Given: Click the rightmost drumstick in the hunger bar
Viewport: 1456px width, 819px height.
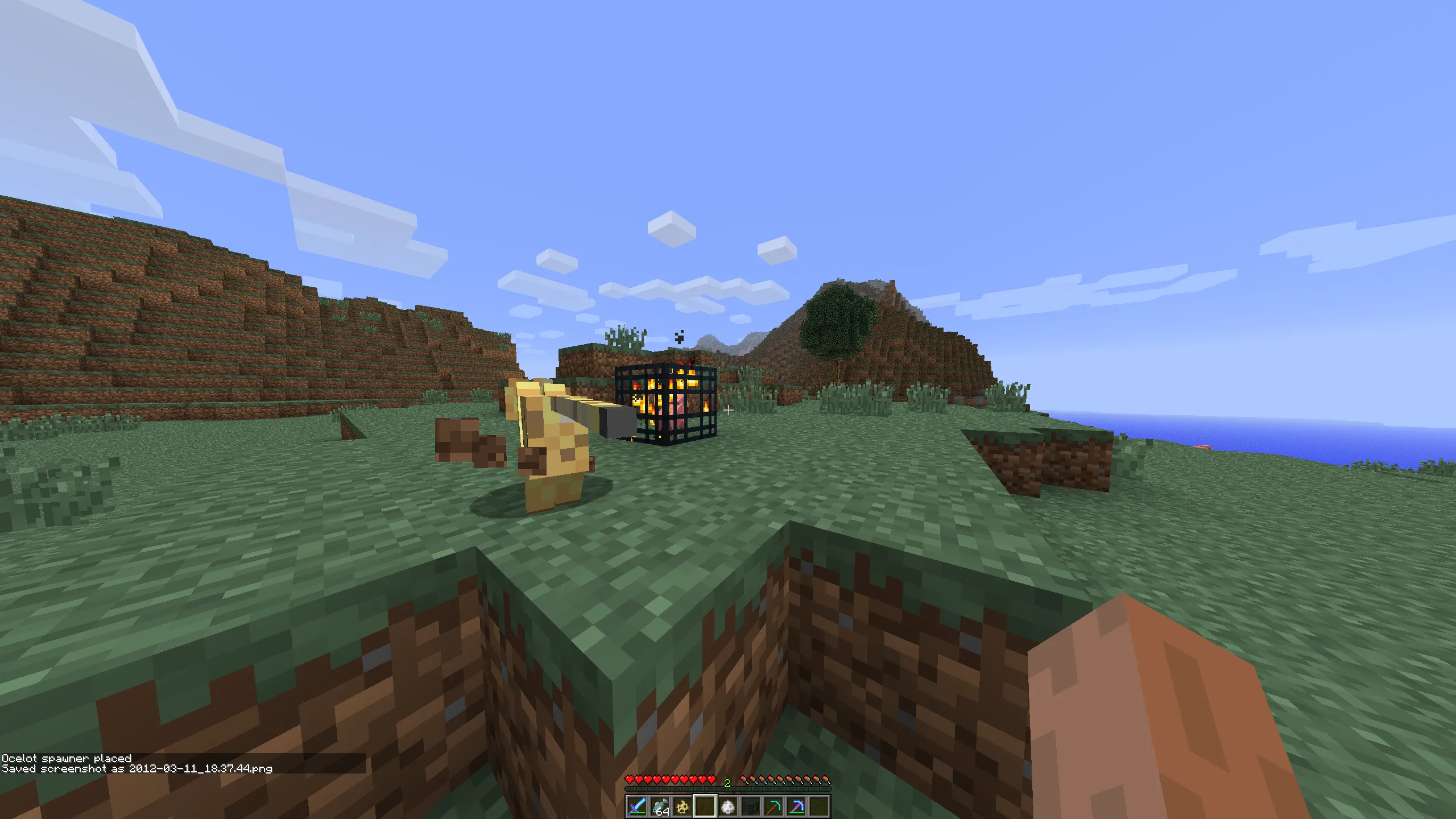Looking at the screenshot, I should coord(826,779).
